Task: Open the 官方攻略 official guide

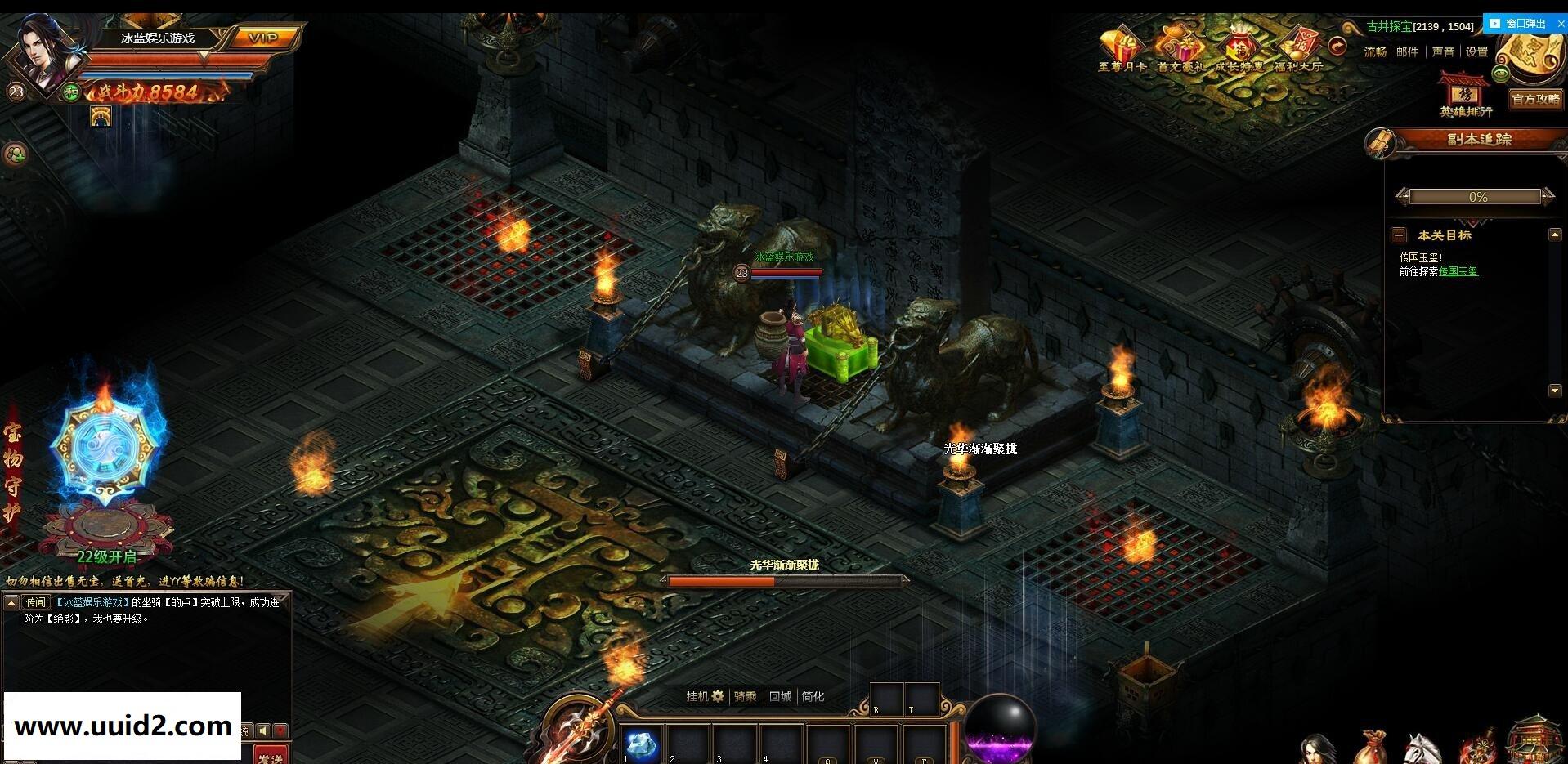Action: [1535, 99]
